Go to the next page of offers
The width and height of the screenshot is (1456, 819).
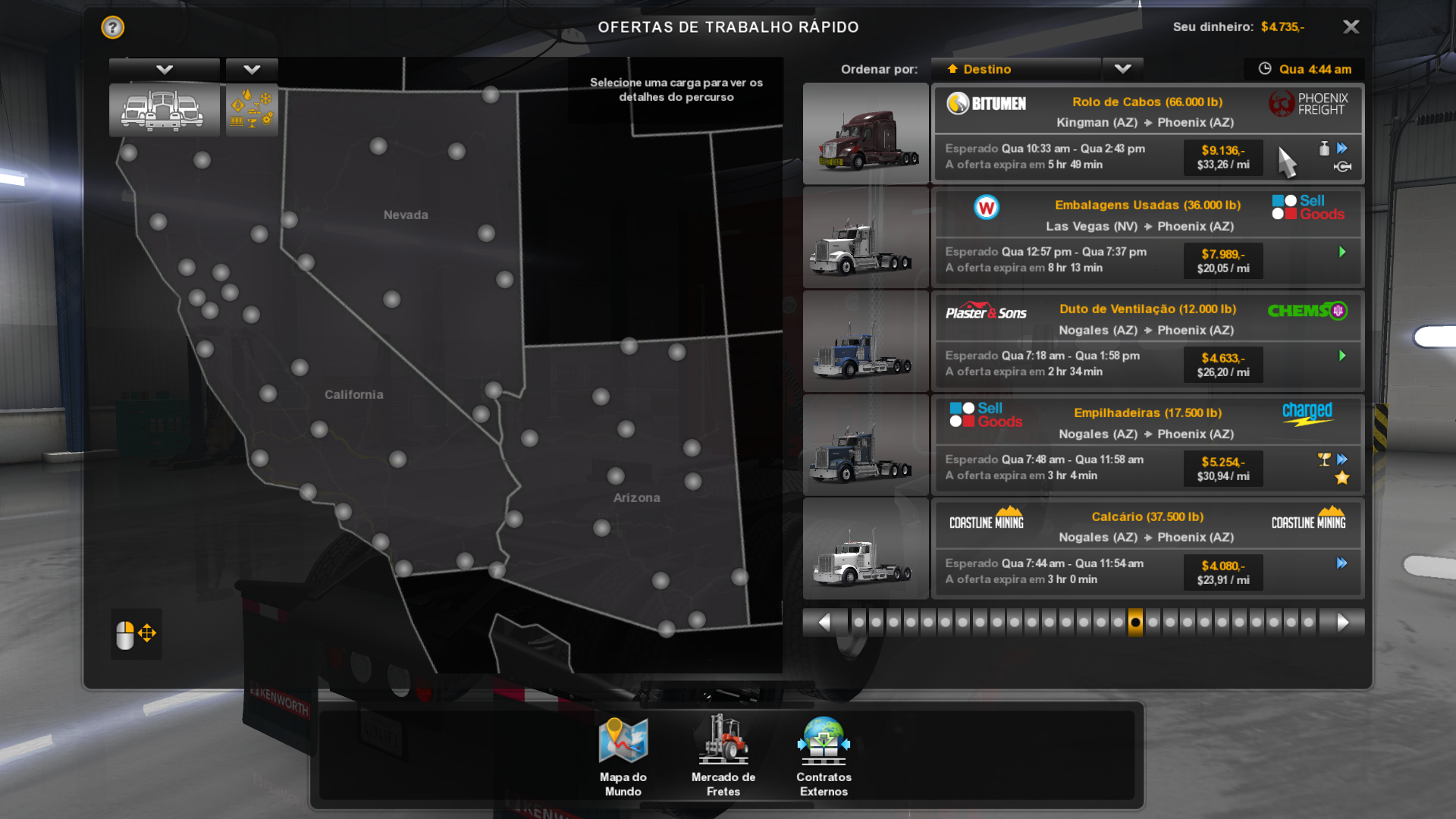[1342, 623]
